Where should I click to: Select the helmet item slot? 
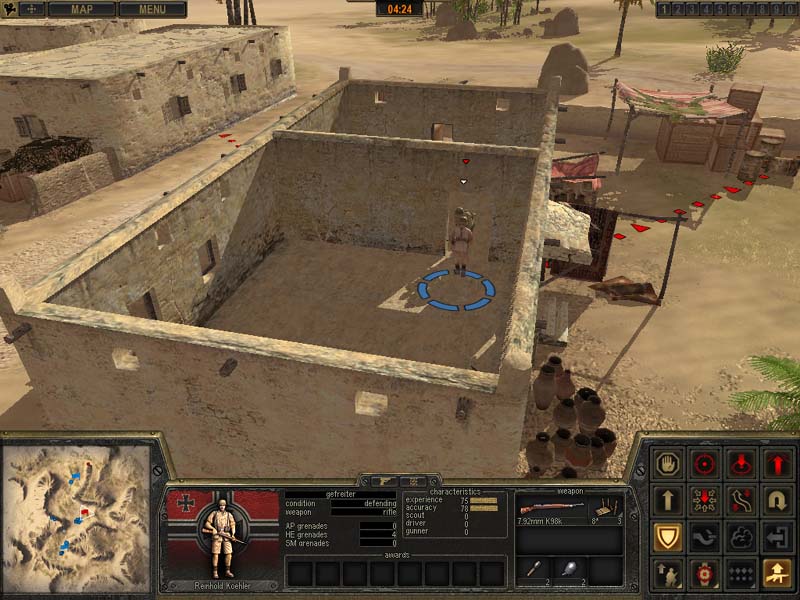pyautogui.click(x=570, y=569)
